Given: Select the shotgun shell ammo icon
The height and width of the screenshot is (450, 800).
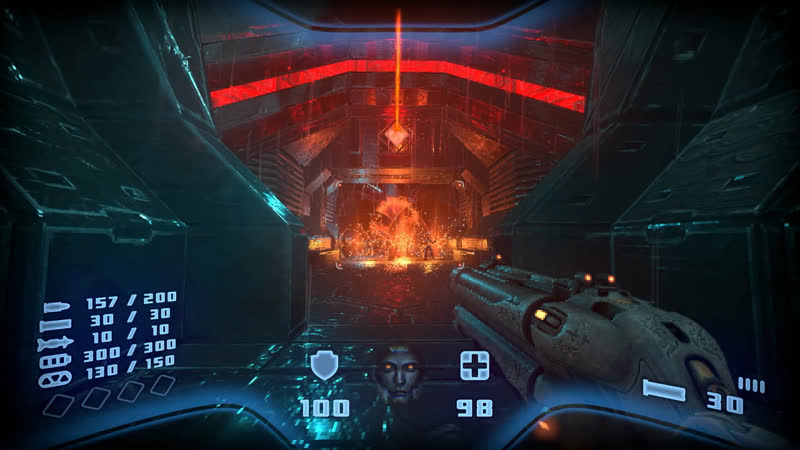Looking at the screenshot, I should tap(56, 324).
